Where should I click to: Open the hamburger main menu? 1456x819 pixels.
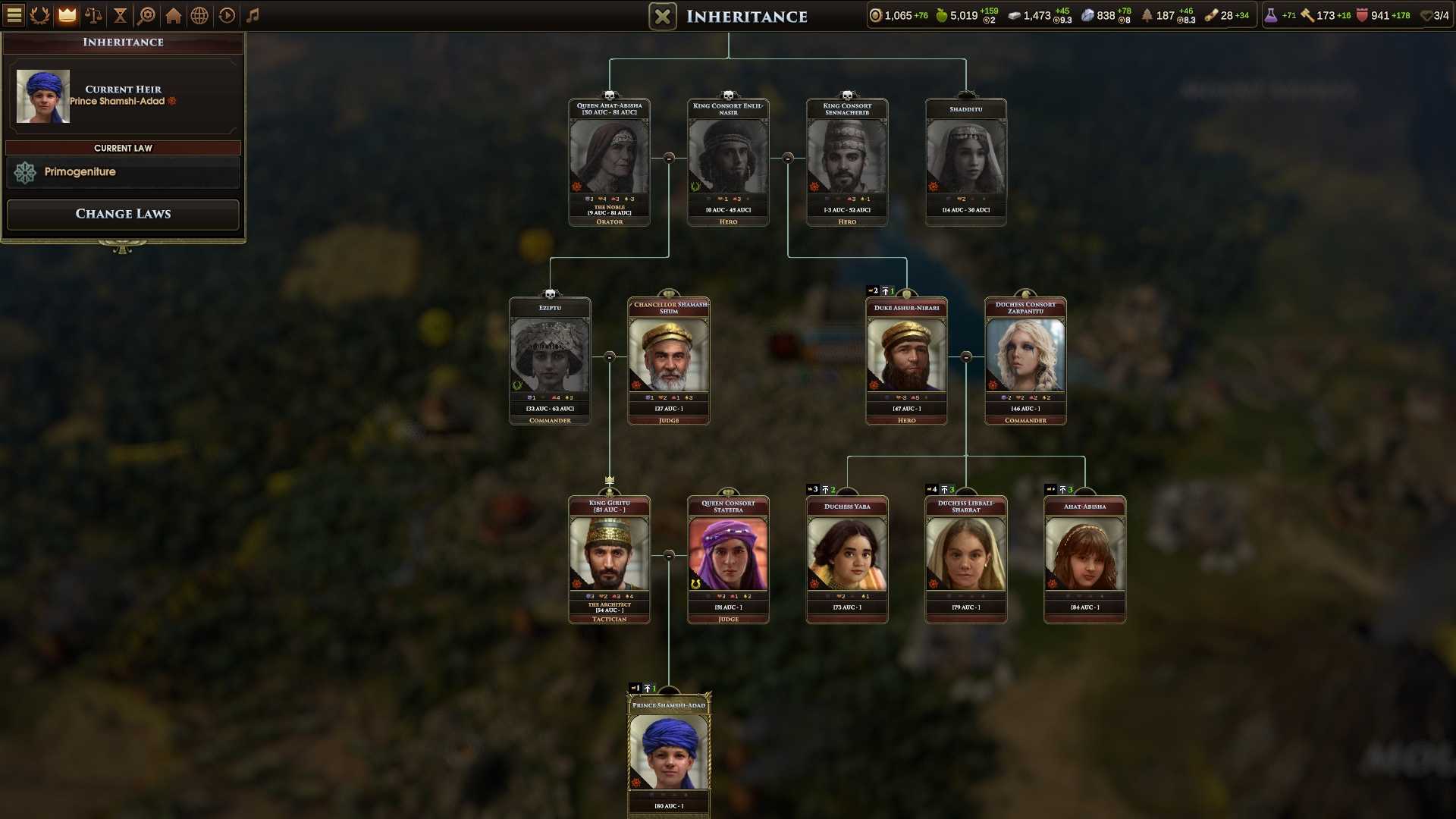pos(14,15)
